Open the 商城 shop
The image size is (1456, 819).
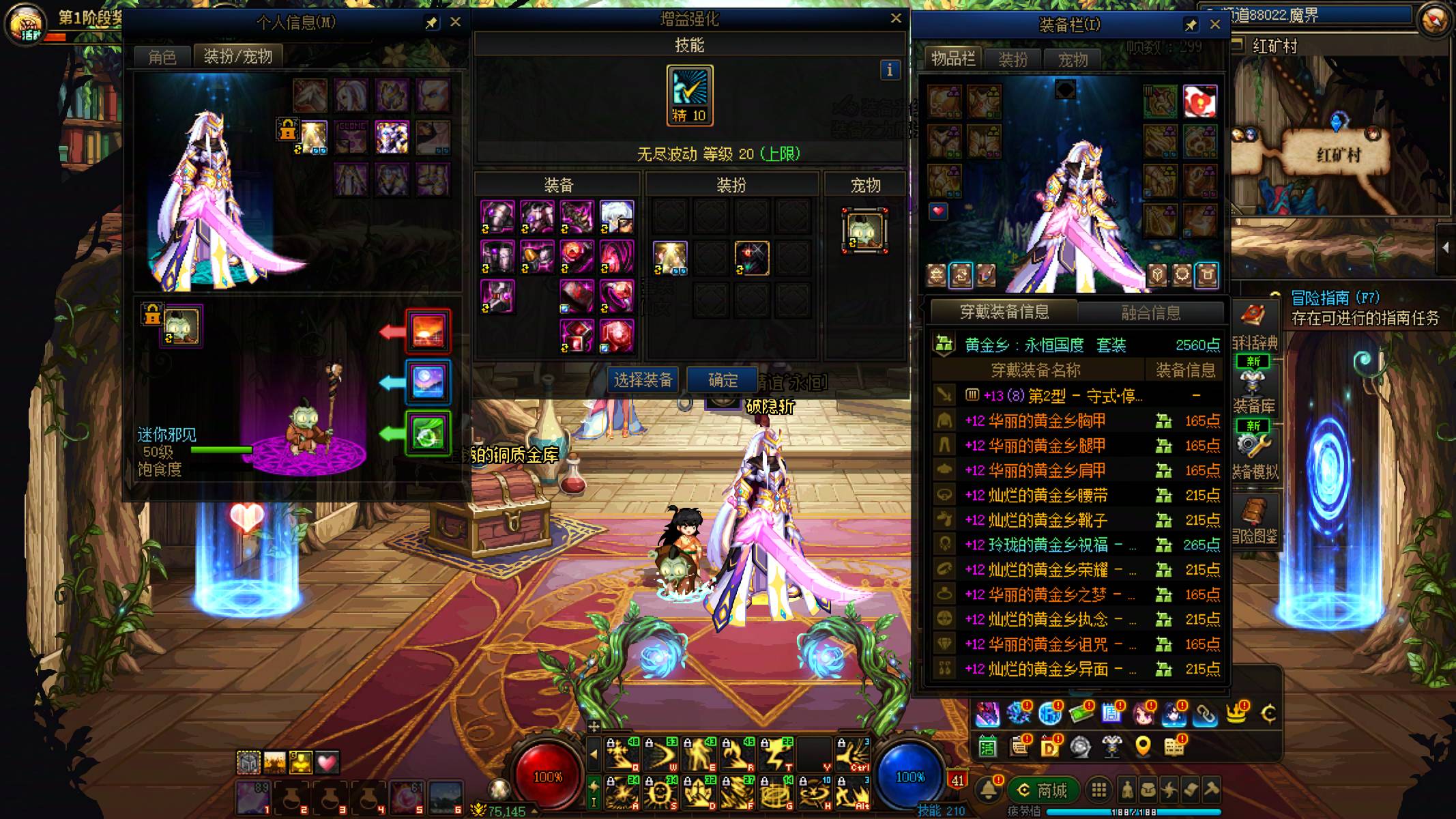[x=1043, y=790]
